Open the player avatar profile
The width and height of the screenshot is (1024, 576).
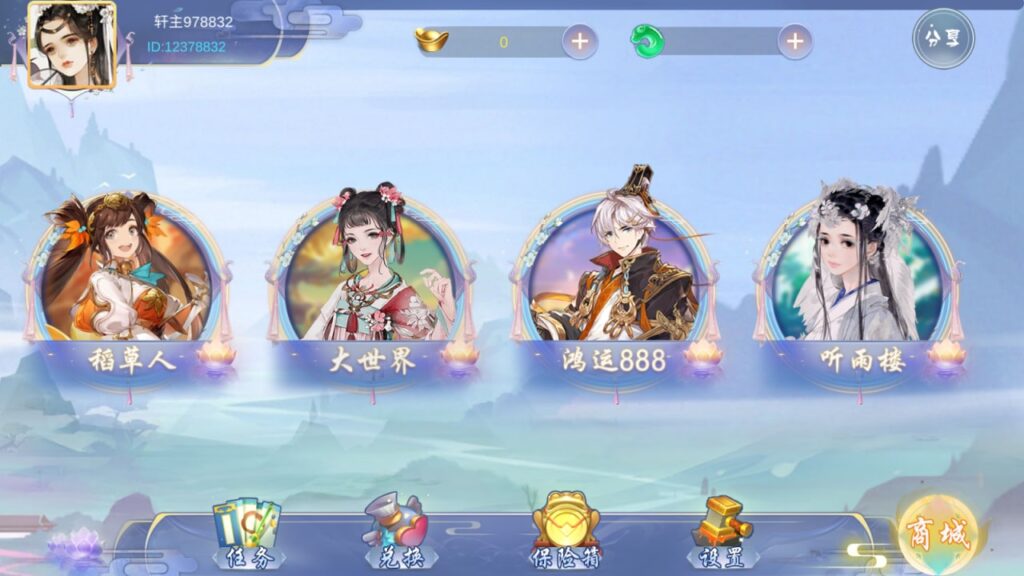click(x=71, y=45)
